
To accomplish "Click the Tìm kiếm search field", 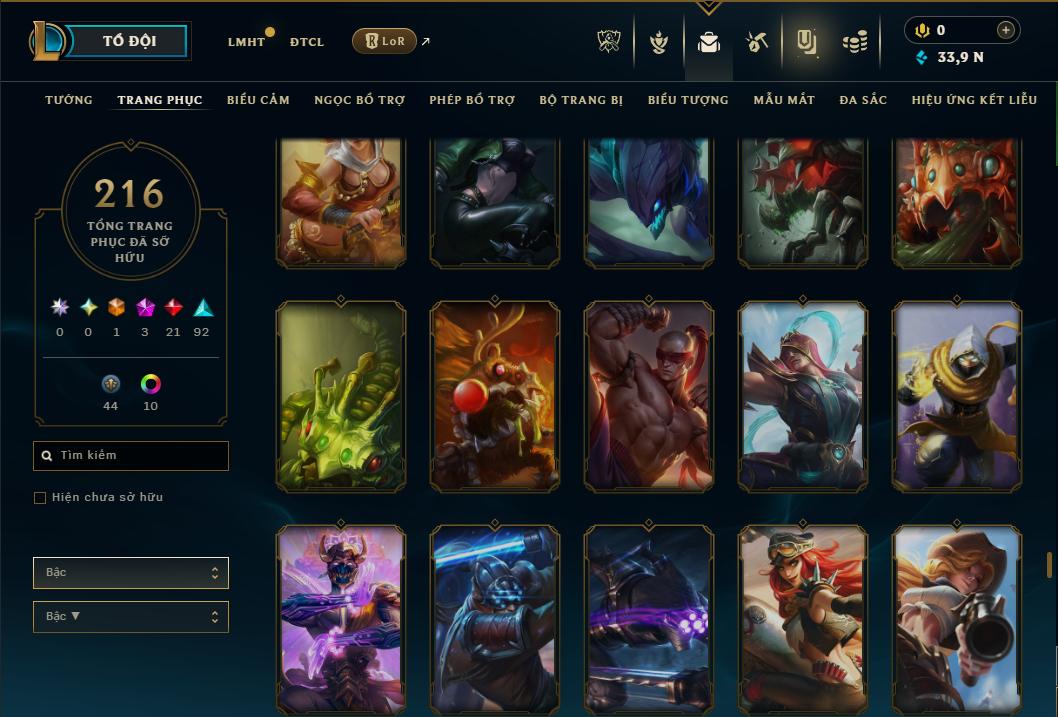I will point(131,456).
